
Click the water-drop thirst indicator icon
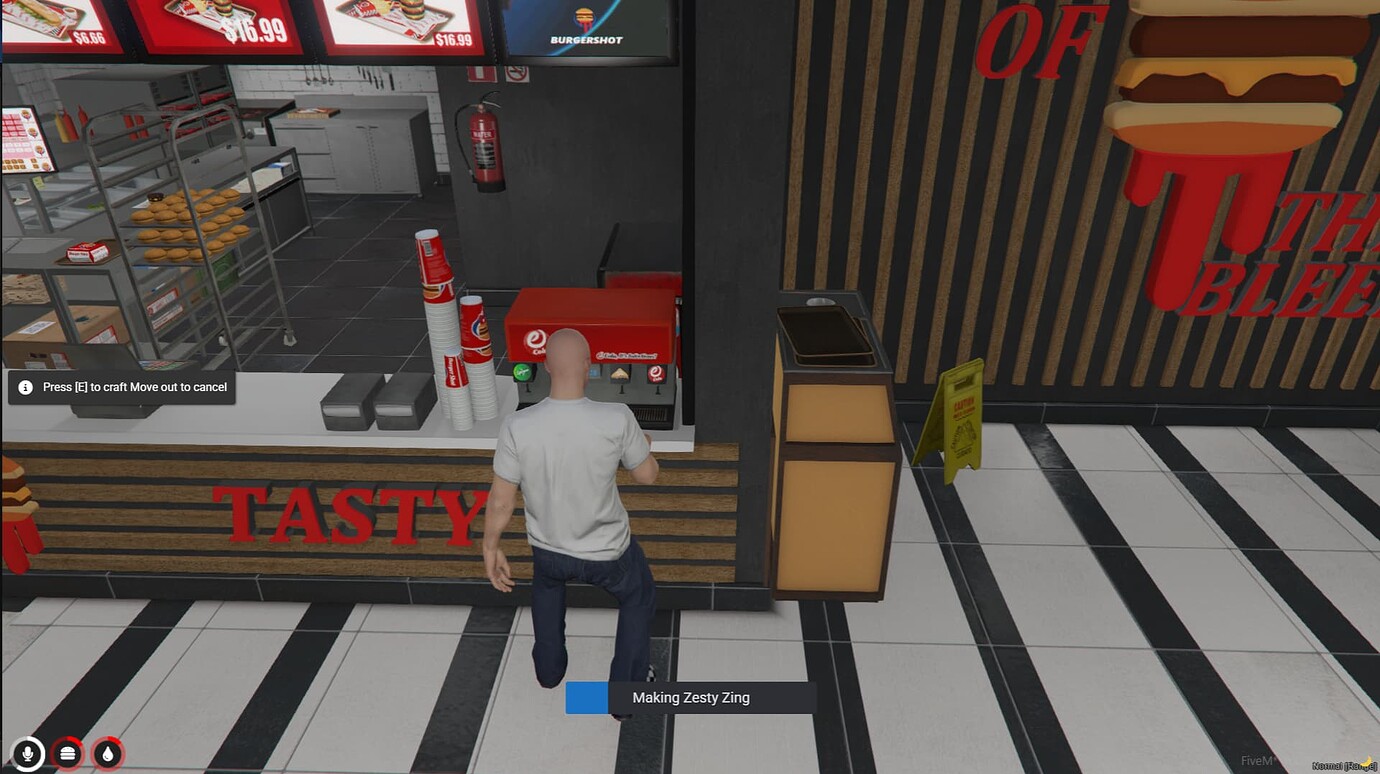[107, 753]
